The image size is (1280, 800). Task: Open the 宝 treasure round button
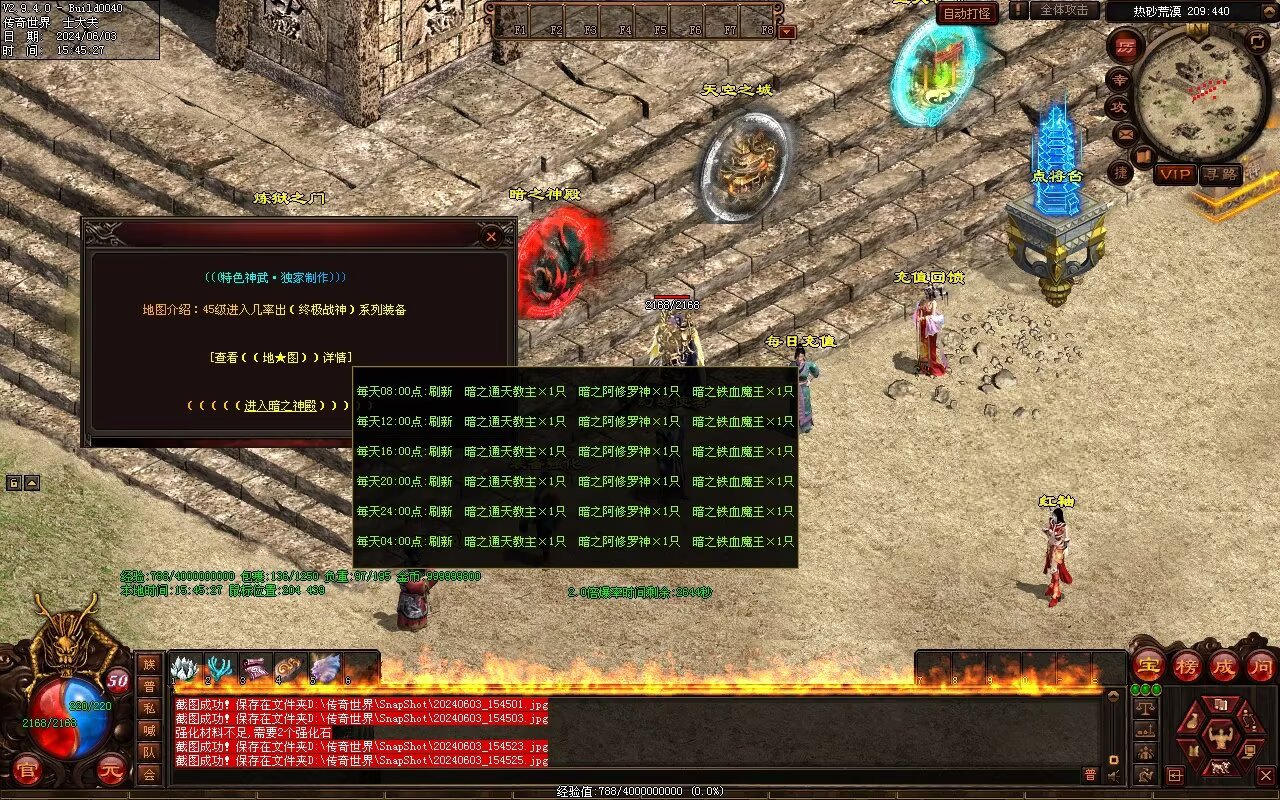click(1148, 665)
